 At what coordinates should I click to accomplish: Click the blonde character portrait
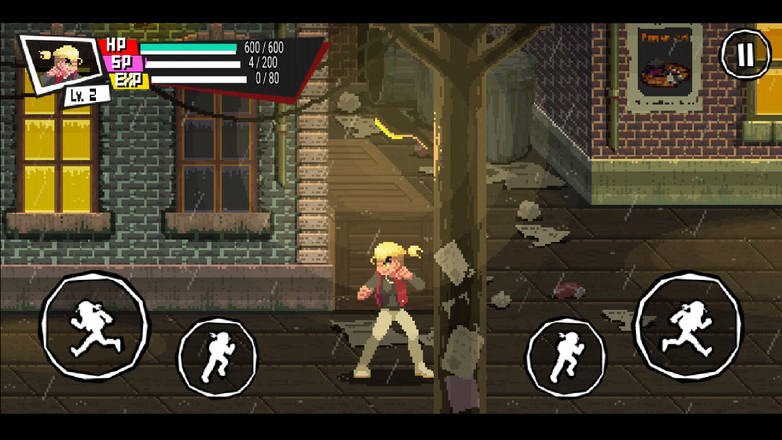pyautogui.click(x=62, y=62)
